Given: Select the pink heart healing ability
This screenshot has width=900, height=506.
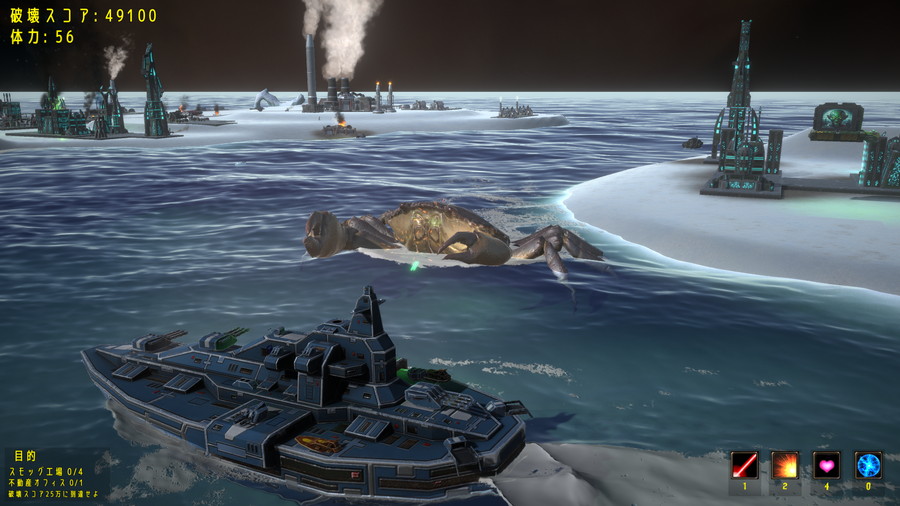Looking at the screenshot, I should coord(826,465).
